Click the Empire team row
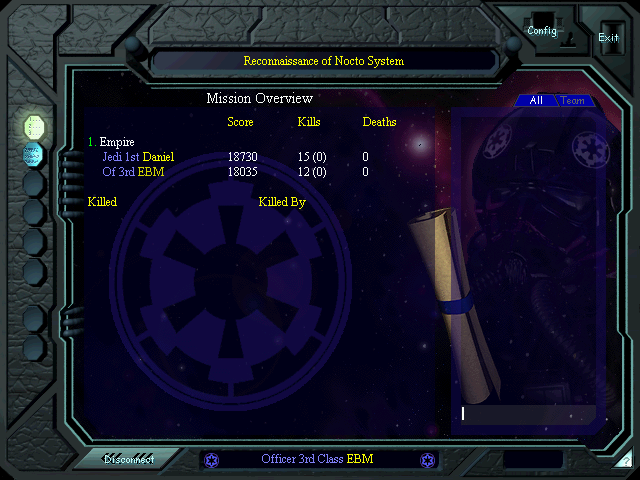 click(116, 142)
